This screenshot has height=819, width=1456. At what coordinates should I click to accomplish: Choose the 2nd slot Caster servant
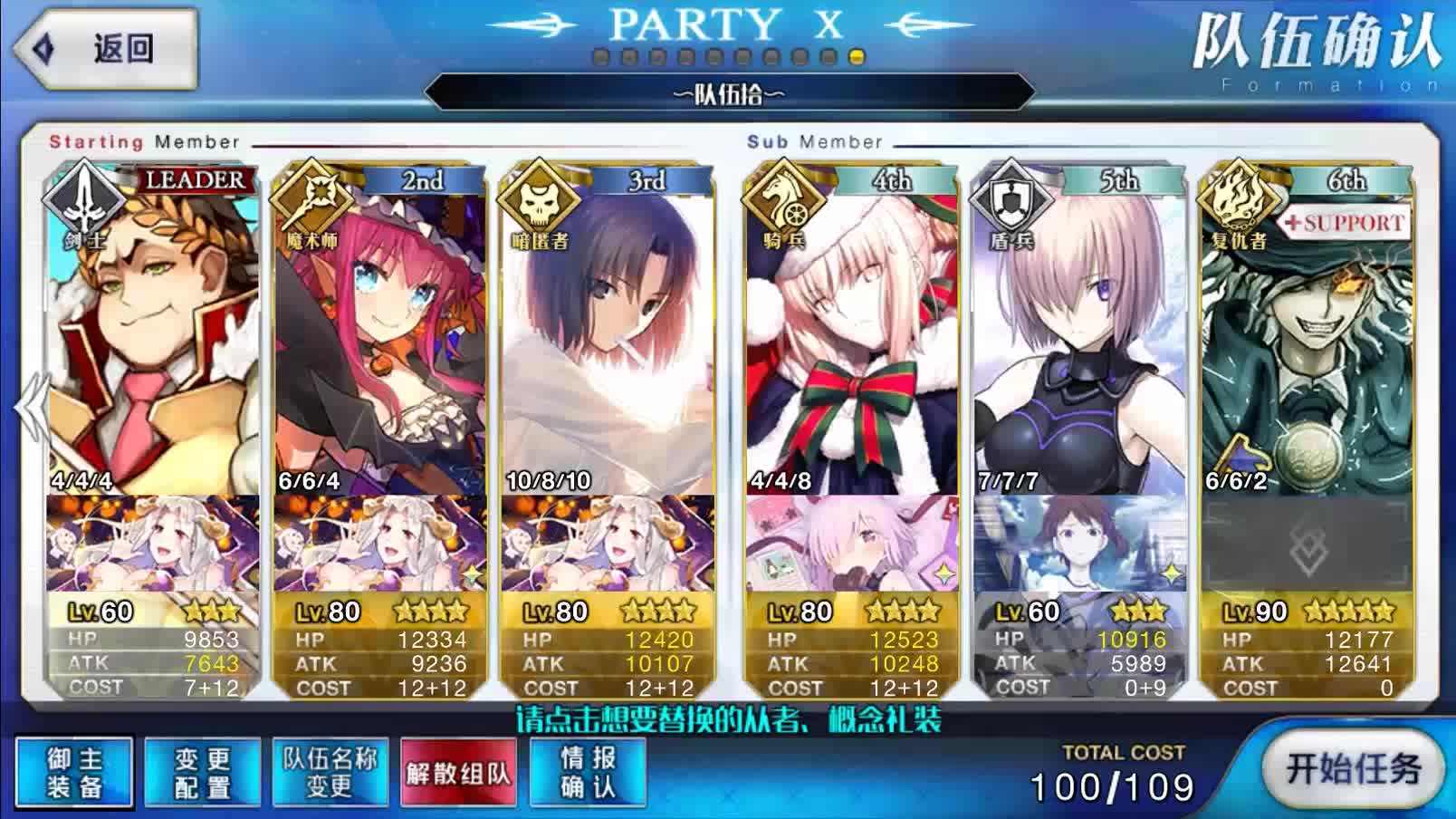click(379, 335)
